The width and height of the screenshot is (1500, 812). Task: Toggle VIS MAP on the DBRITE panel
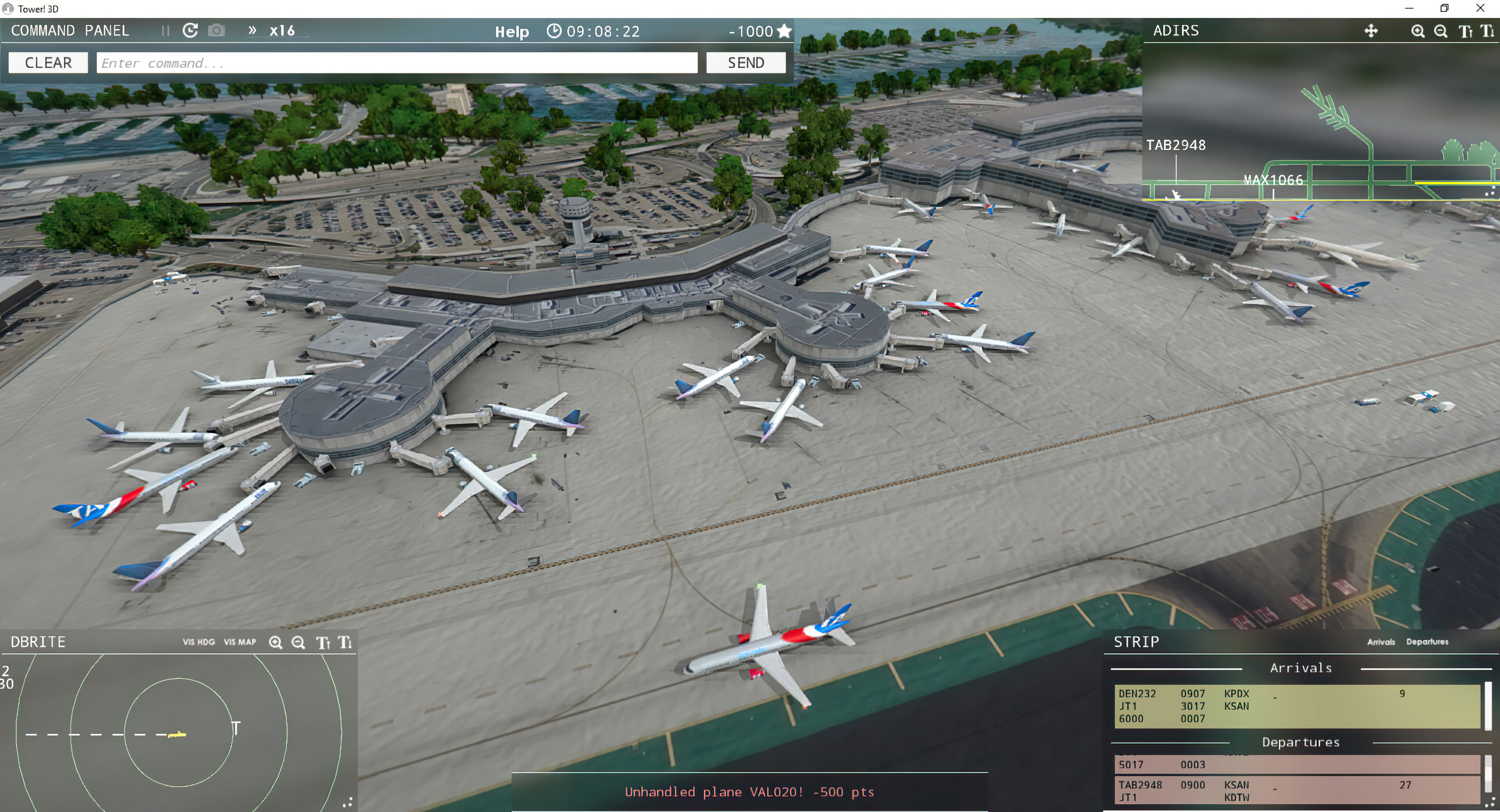point(239,642)
